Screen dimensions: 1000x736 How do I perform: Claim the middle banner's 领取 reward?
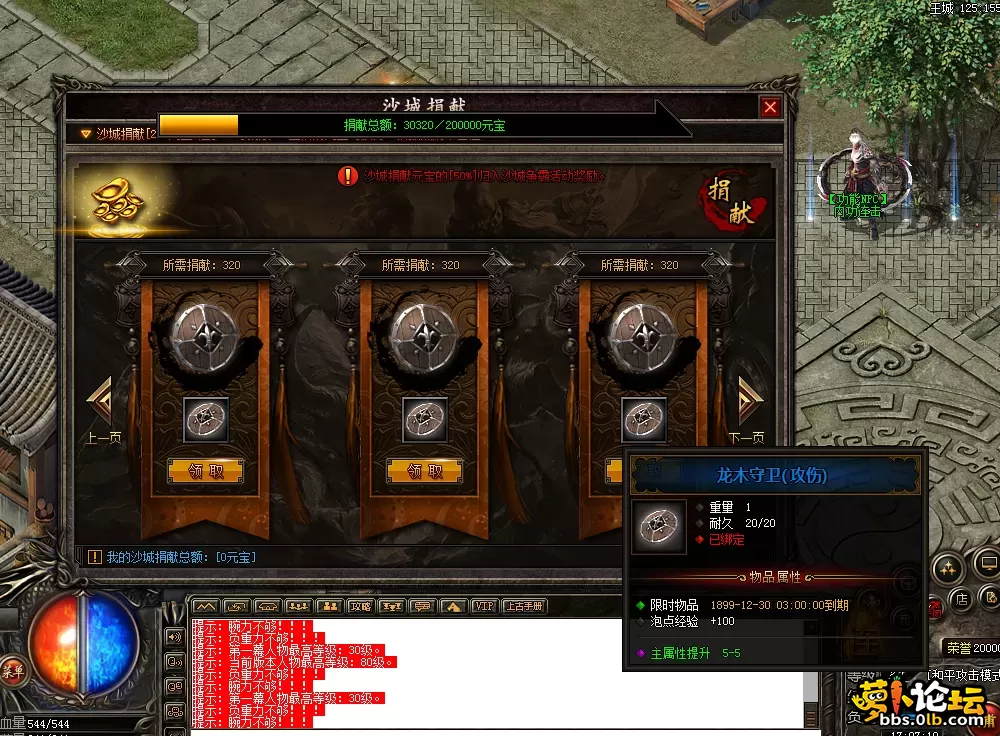pyautogui.click(x=424, y=471)
